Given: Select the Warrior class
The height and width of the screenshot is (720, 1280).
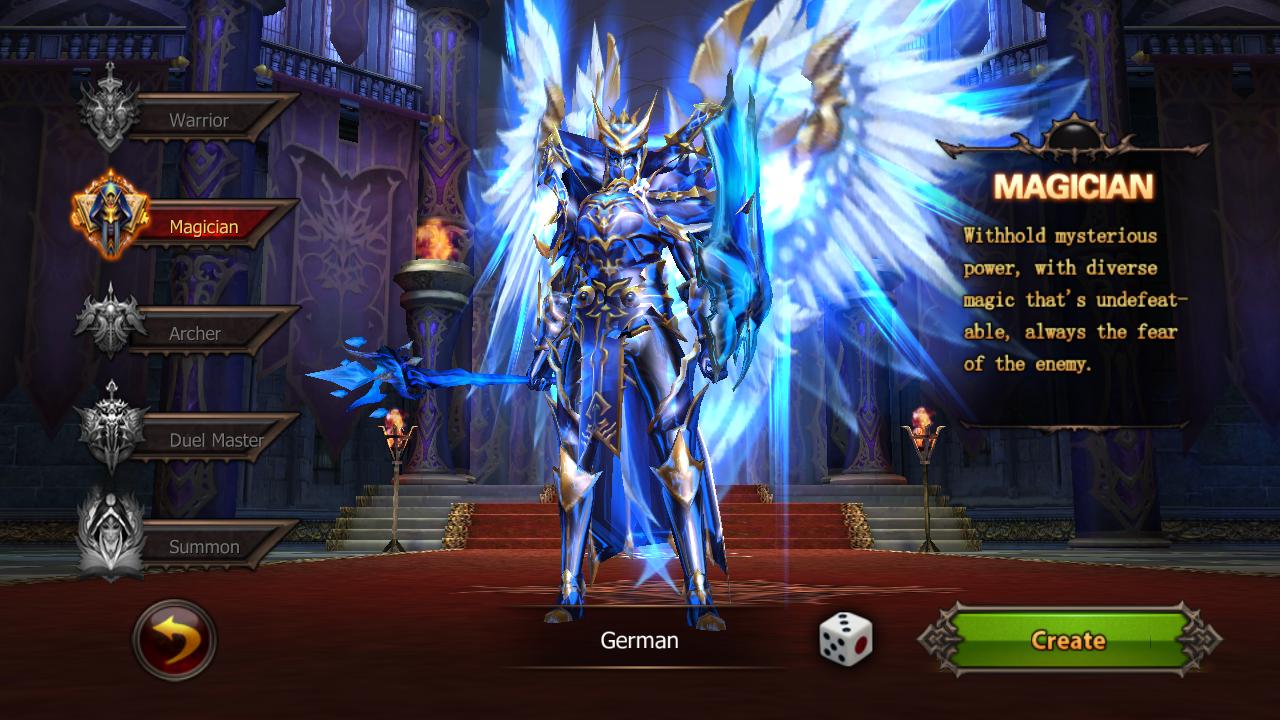Looking at the screenshot, I should [x=198, y=120].
